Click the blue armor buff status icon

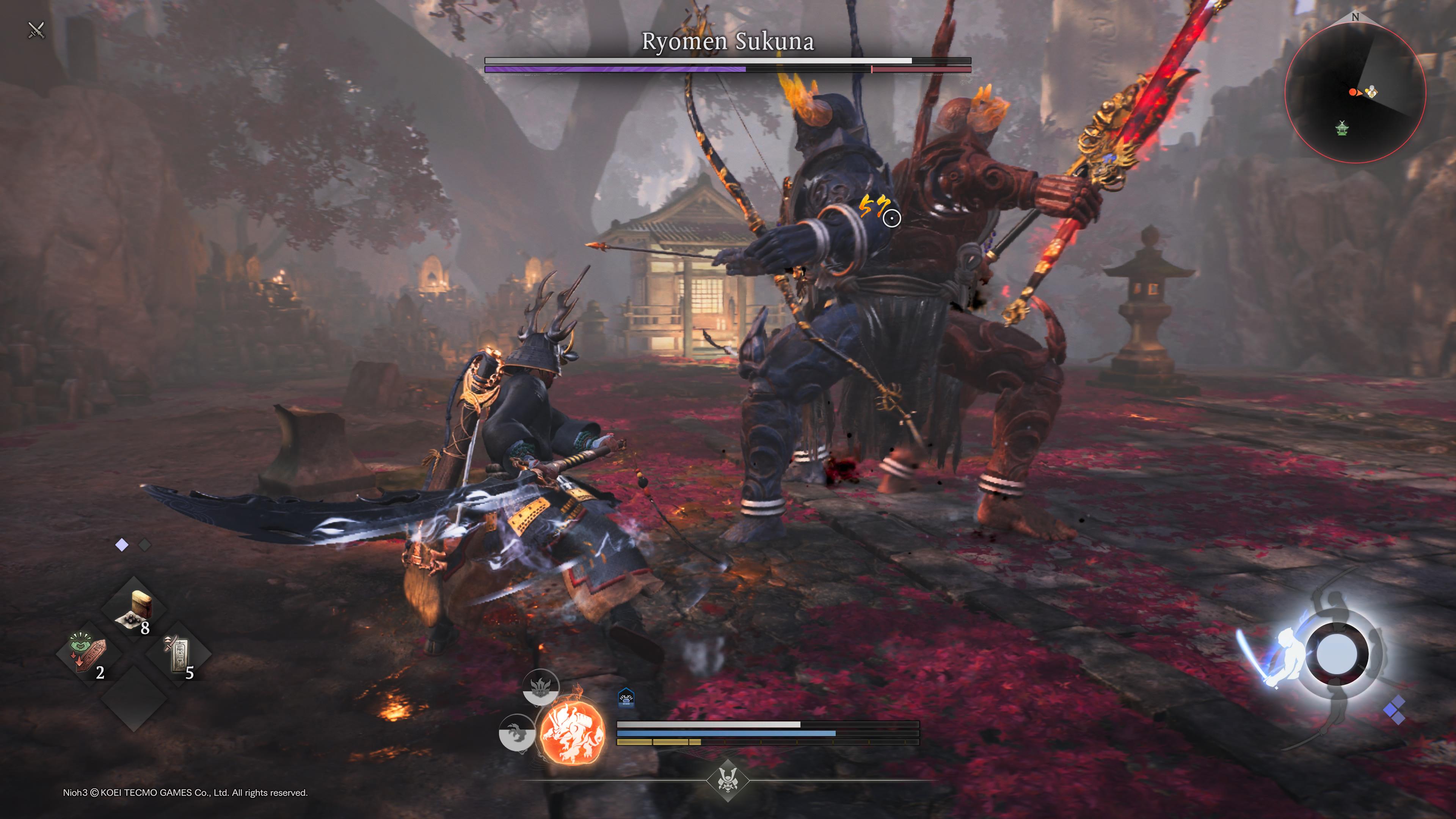[626, 698]
